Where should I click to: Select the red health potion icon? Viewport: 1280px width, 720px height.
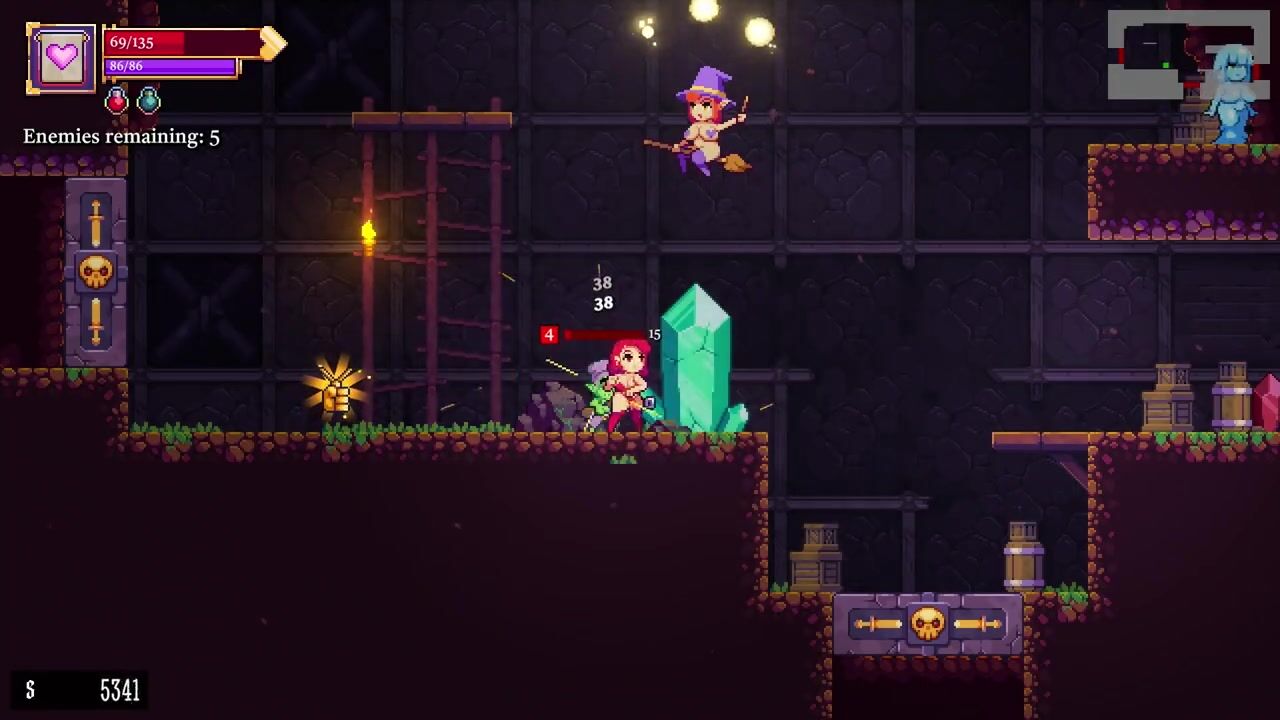coord(117,100)
